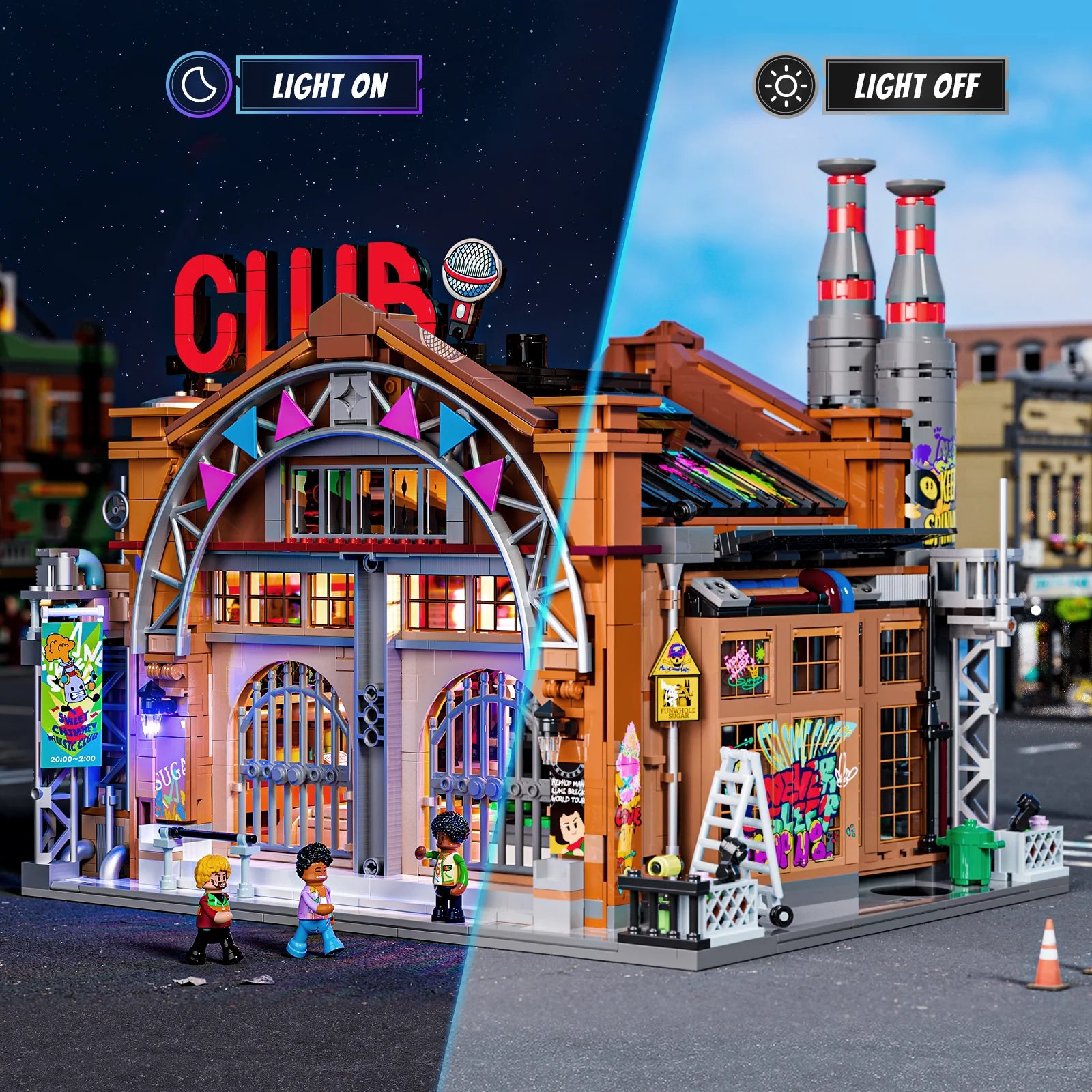Click the crescent moon icon
1092x1092 pixels.
[199, 85]
